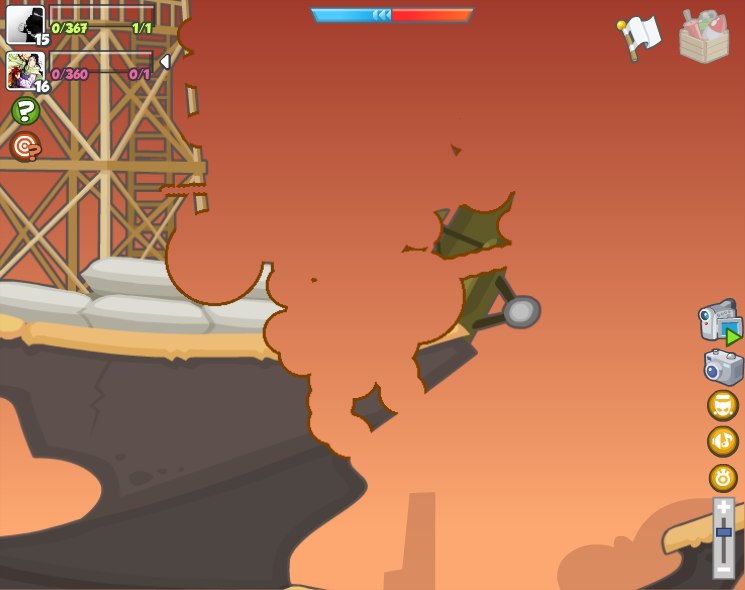The height and width of the screenshot is (590, 745).
Task: Toggle the music note sound button
Action: (x=722, y=441)
